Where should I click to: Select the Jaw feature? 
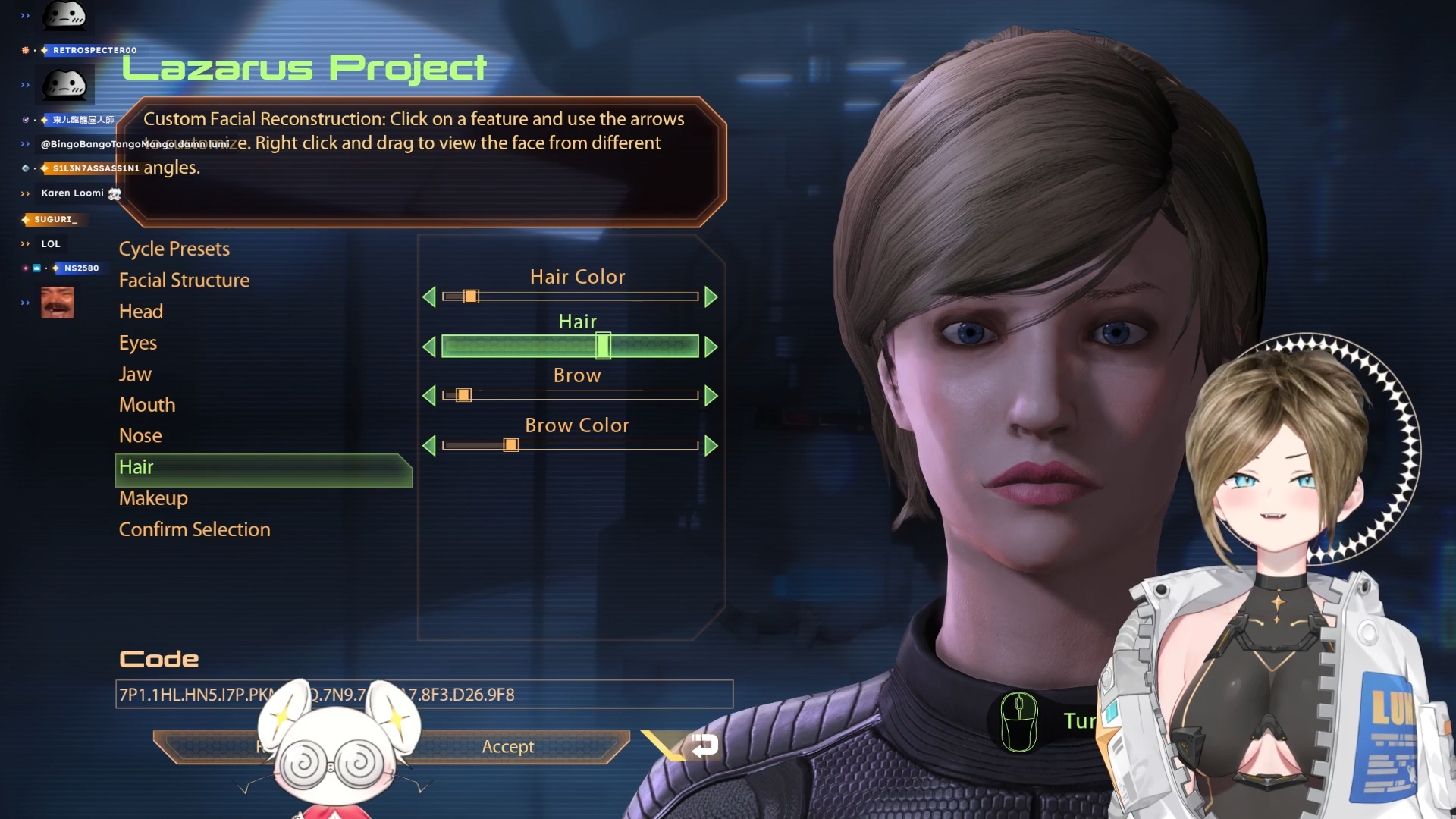click(135, 374)
